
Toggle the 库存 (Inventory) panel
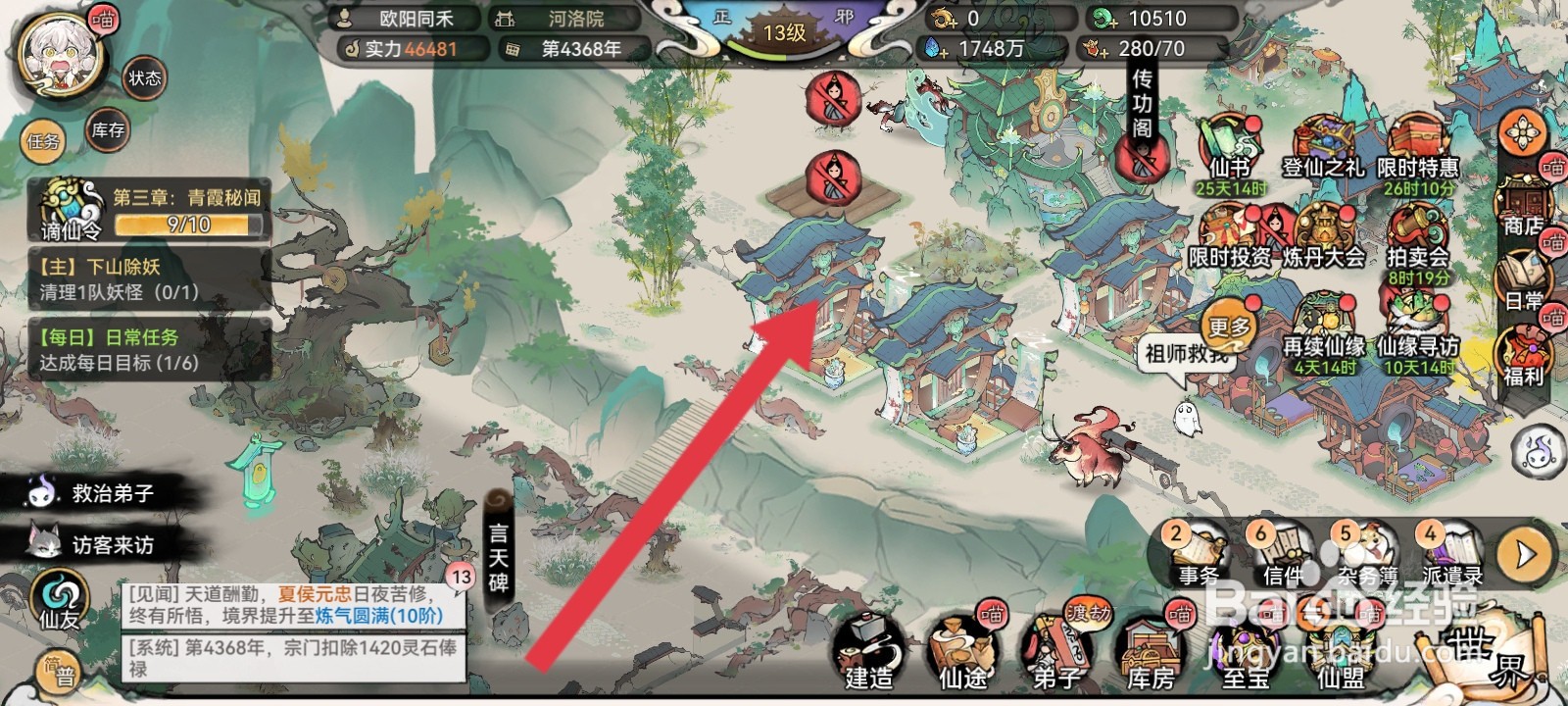(105, 131)
